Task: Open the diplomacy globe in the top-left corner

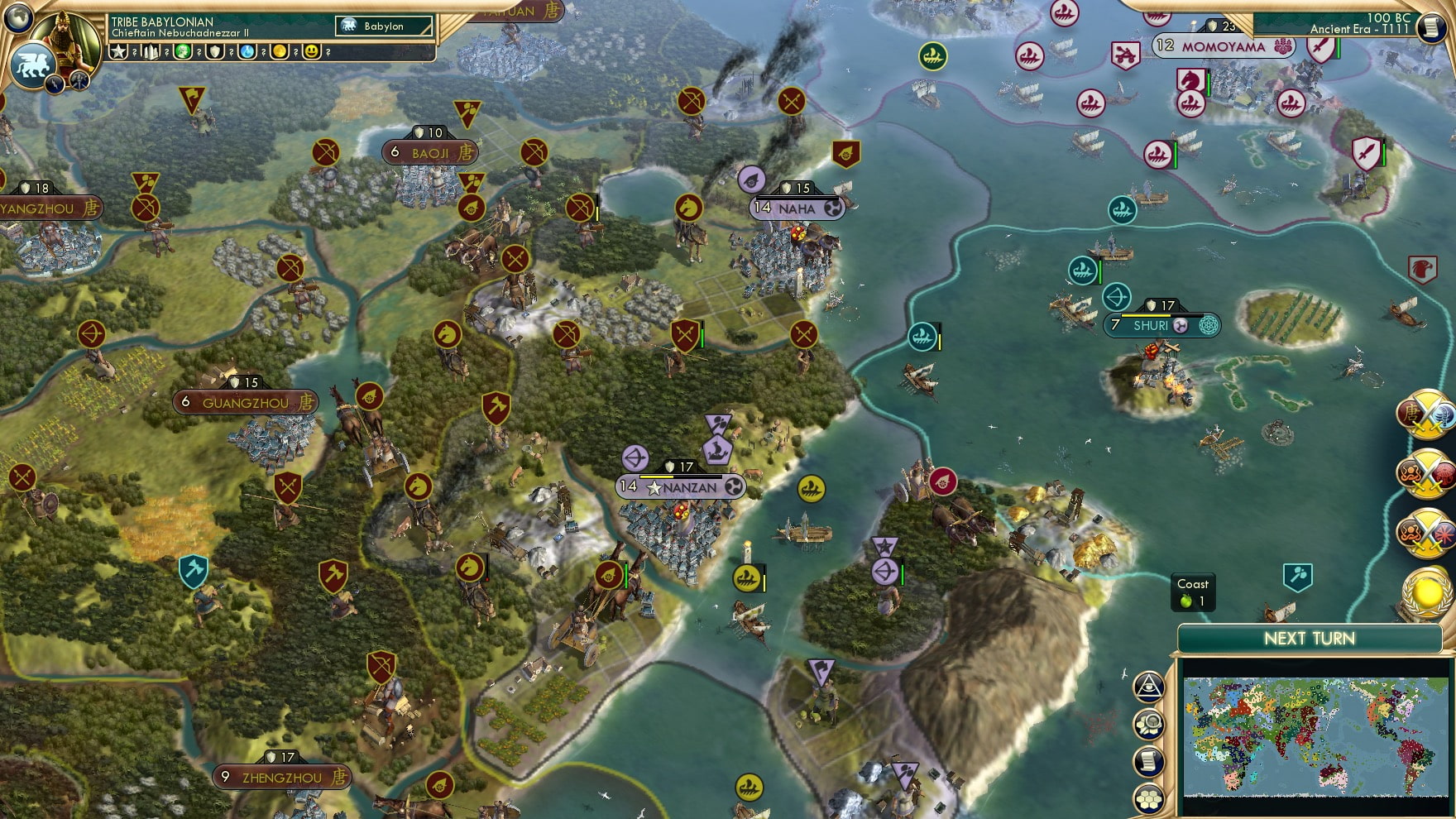Action: click(x=18, y=17)
